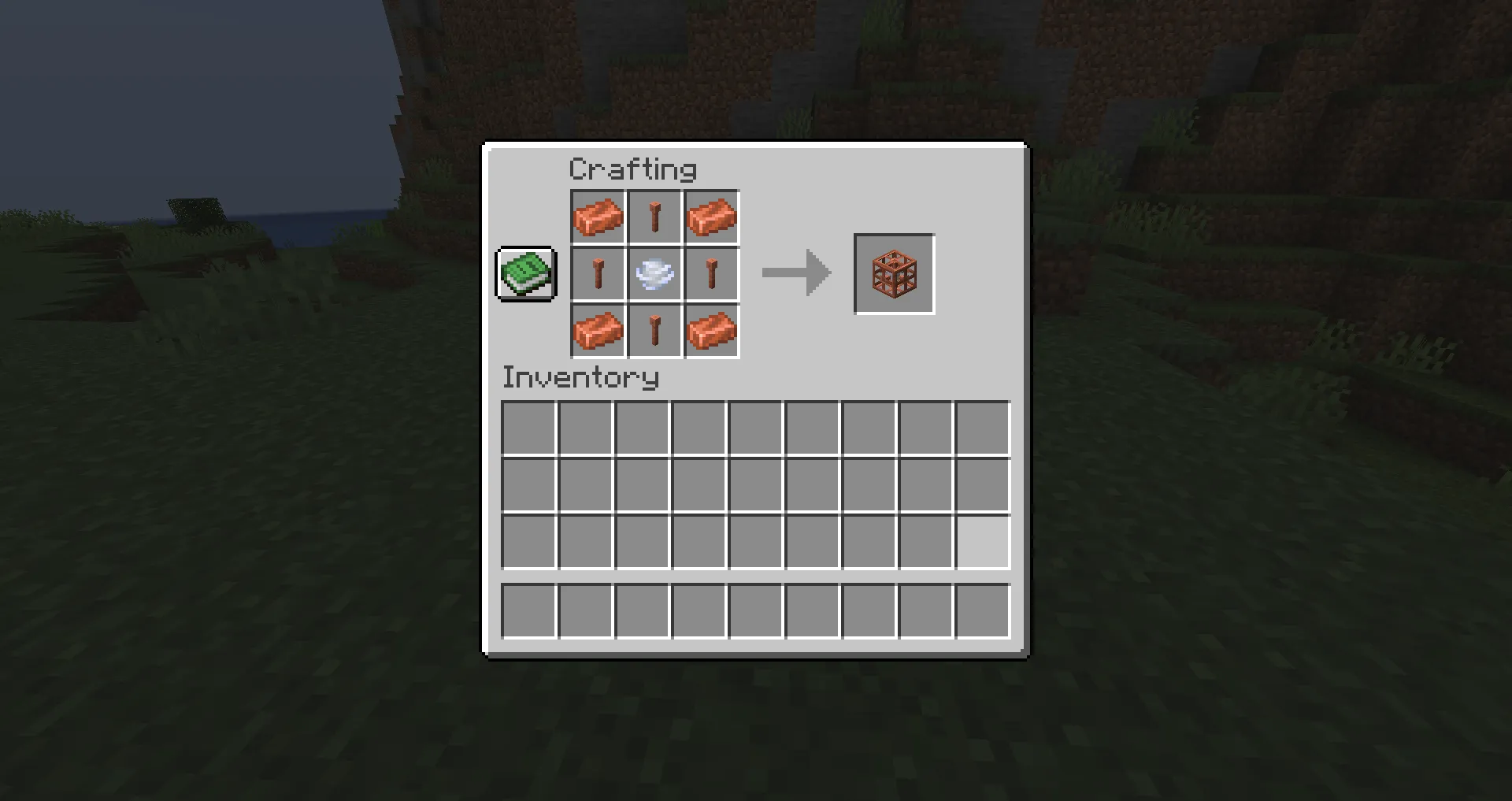
Task: Select the copper rod in the top-middle slot
Action: click(x=654, y=217)
